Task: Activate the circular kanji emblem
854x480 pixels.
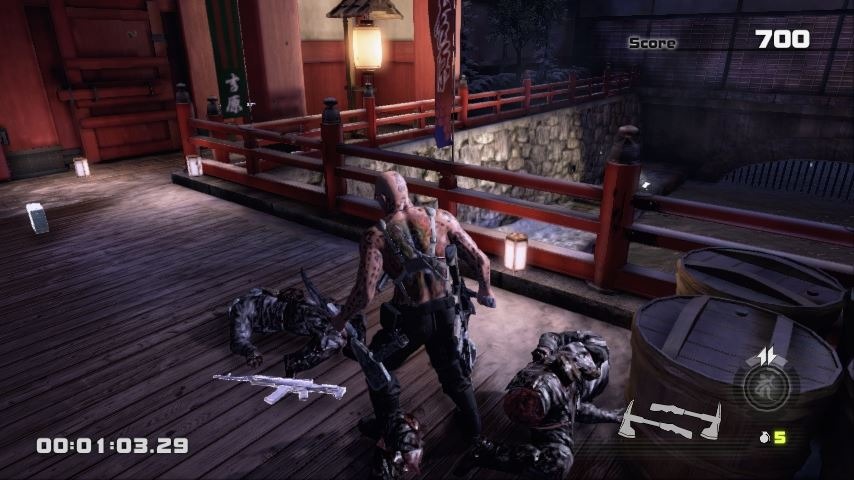Action: pos(766,386)
